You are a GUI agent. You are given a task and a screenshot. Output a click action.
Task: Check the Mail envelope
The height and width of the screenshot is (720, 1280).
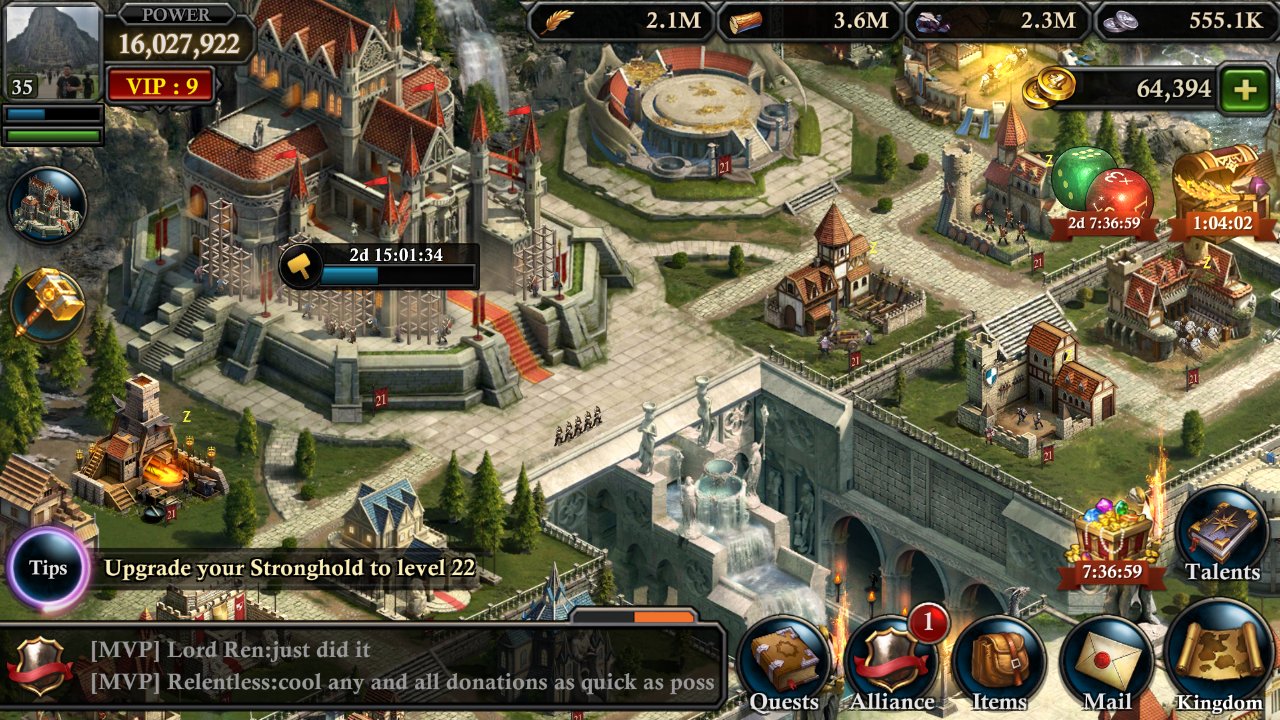click(1107, 663)
